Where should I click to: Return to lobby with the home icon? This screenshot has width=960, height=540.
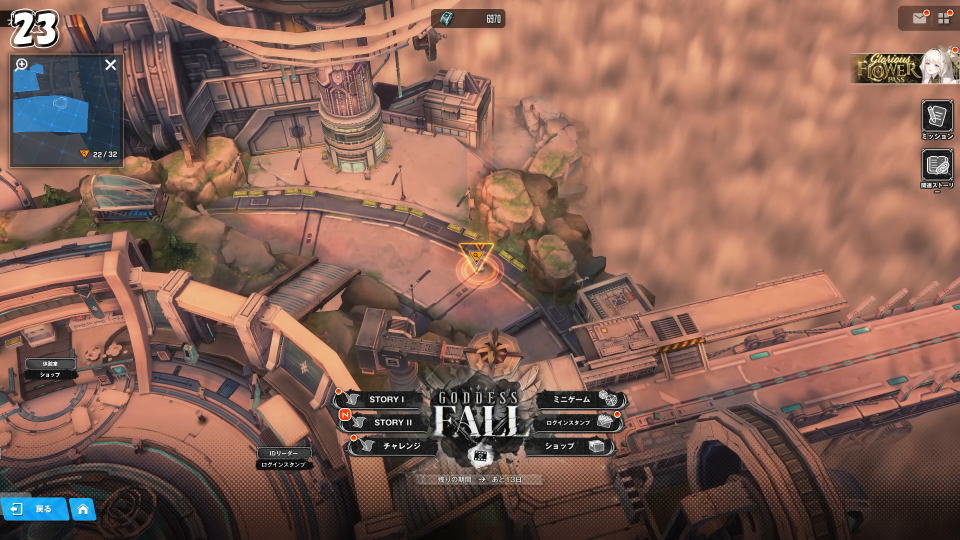(82, 509)
